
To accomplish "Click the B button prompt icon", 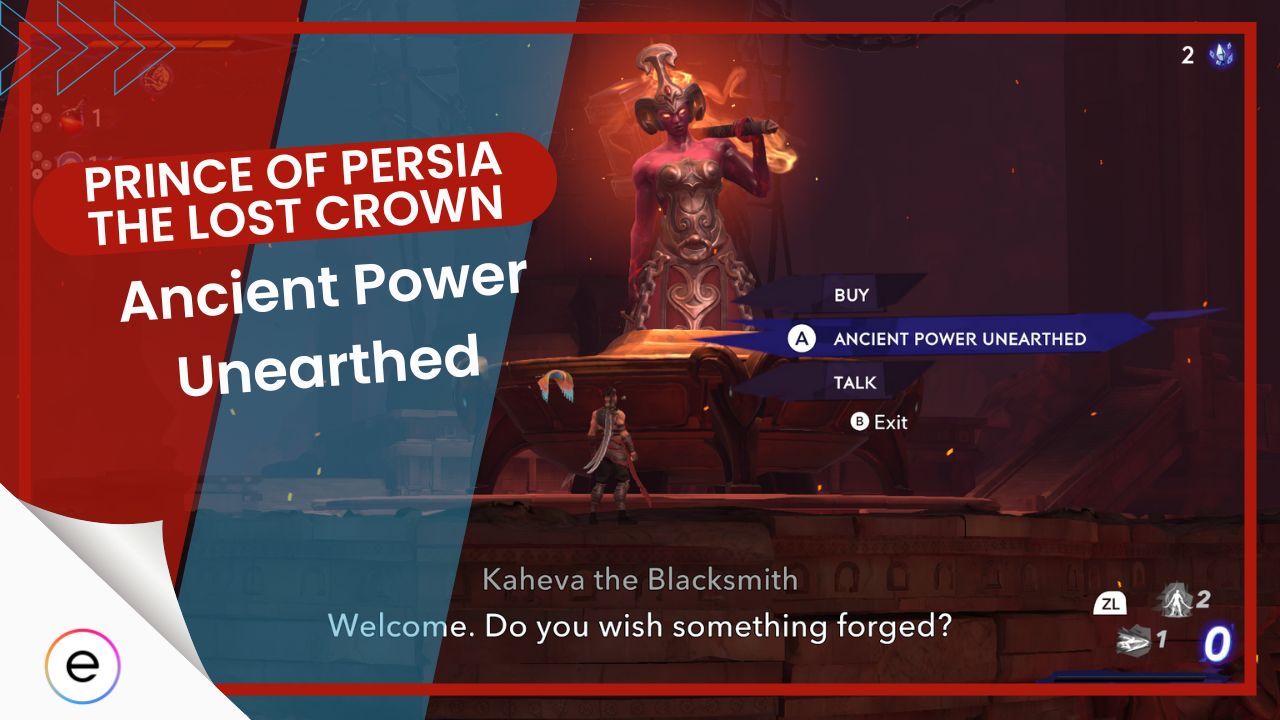I will point(862,422).
